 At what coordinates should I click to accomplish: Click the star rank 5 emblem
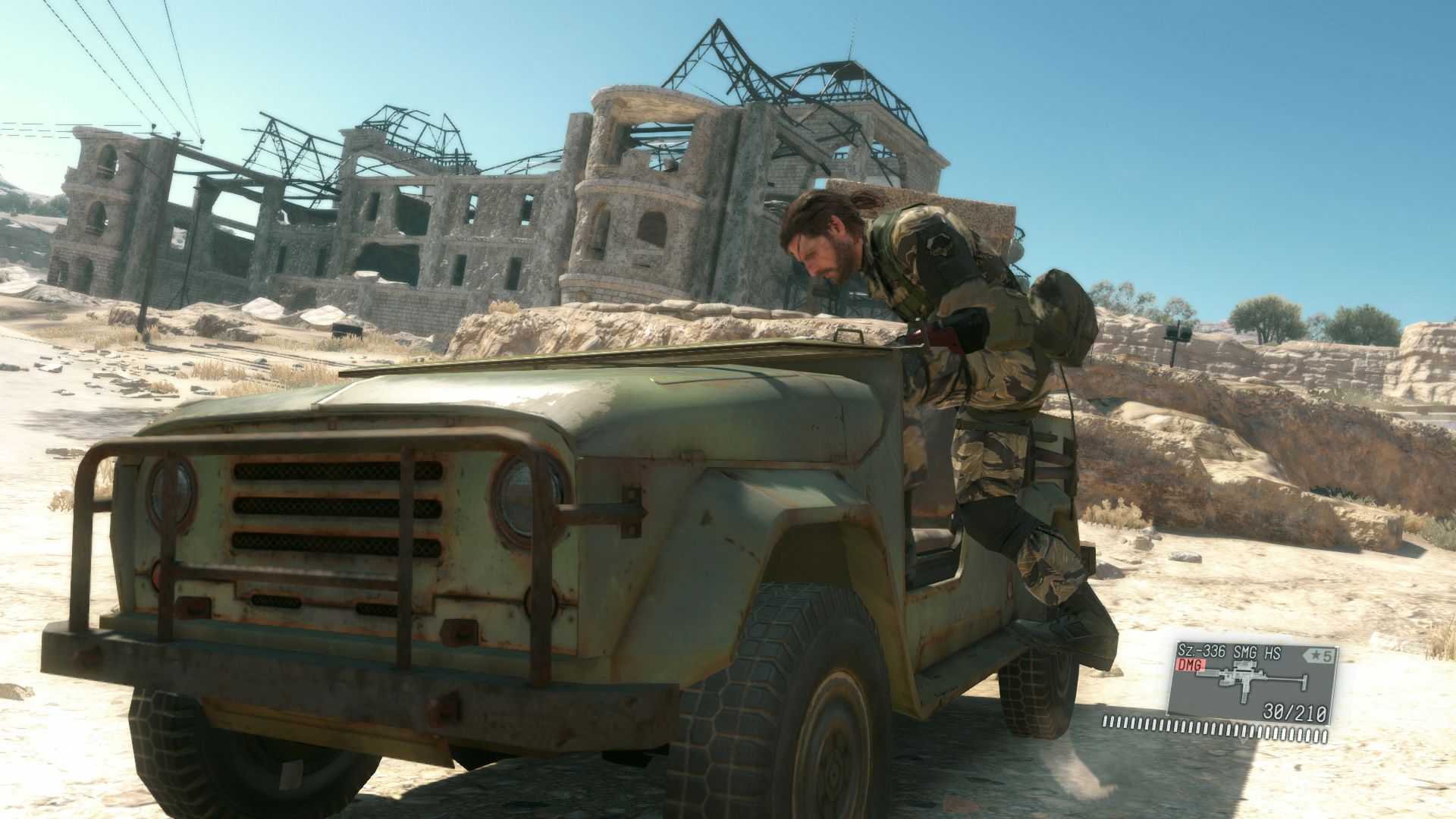1319,655
